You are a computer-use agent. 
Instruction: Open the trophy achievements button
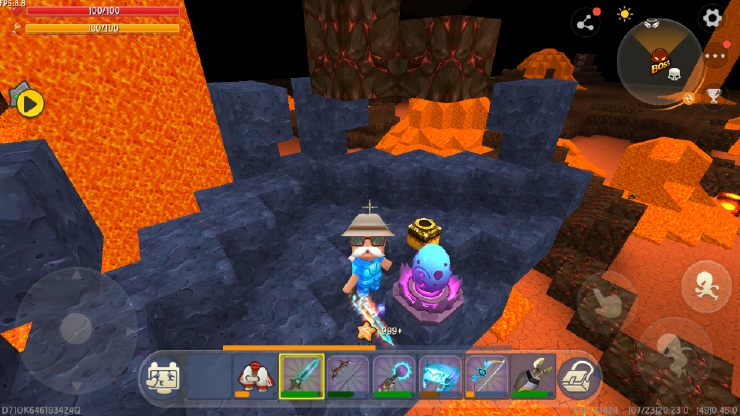tap(713, 96)
